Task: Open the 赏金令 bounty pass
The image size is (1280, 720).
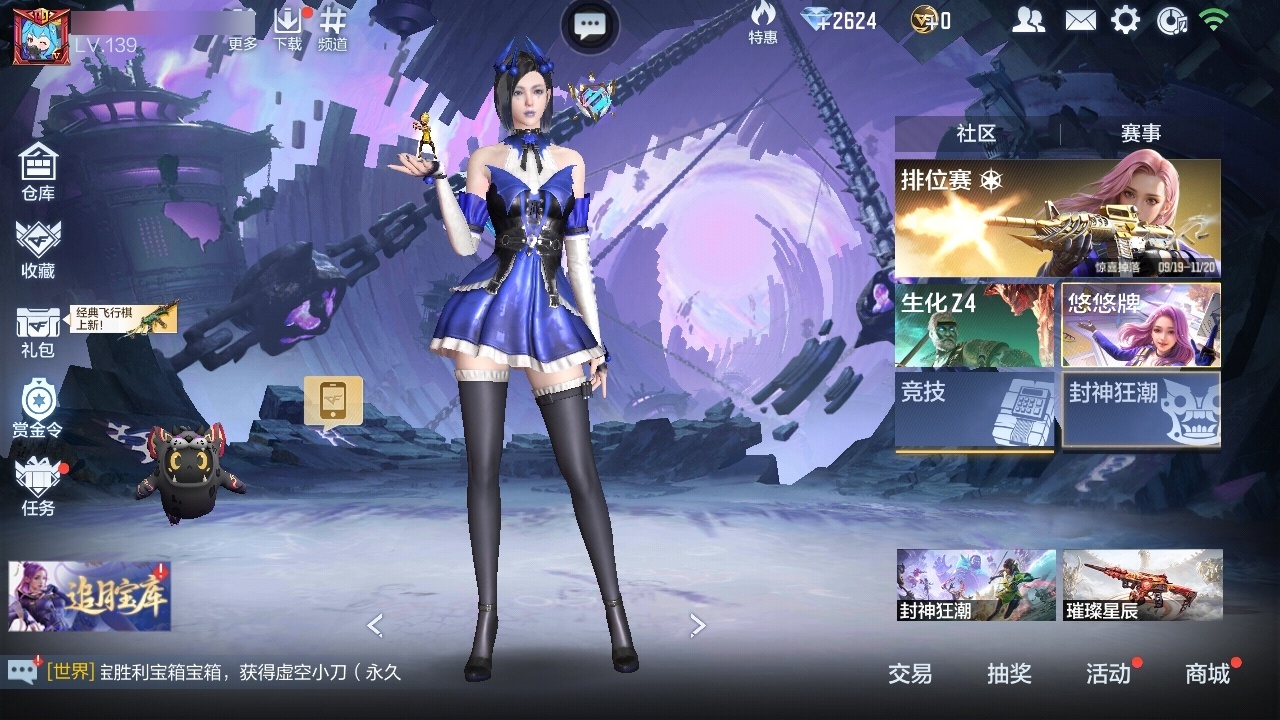Action: pyautogui.click(x=38, y=409)
